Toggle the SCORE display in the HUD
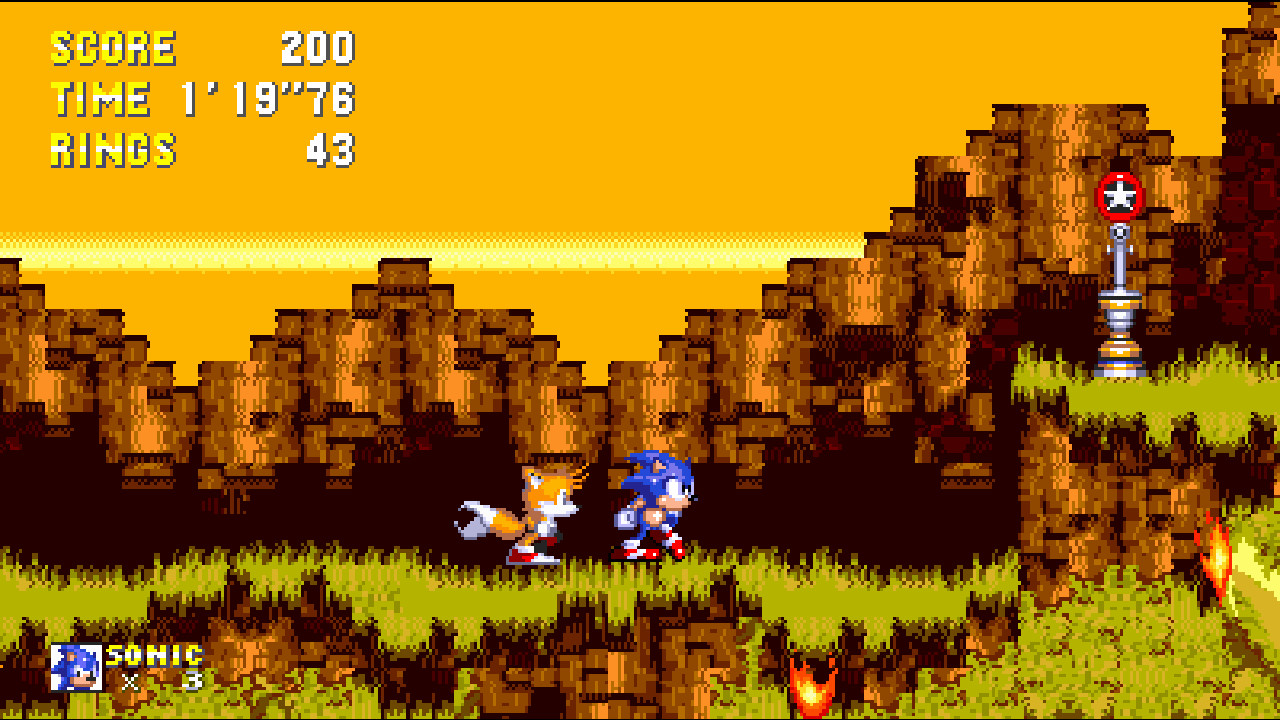This screenshot has height=720, width=1280. pos(113,45)
